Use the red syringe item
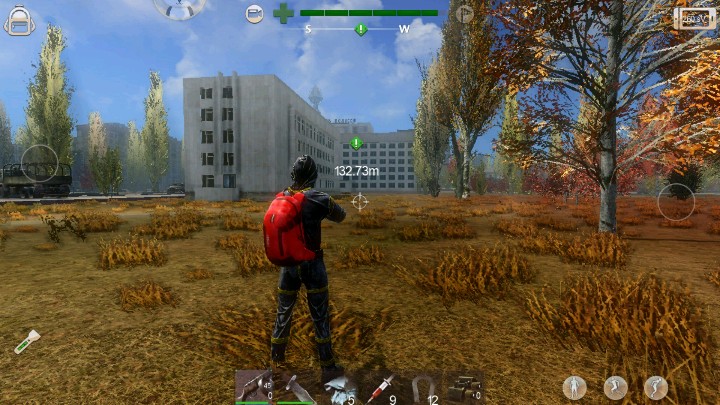The width and height of the screenshot is (720, 405). [380, 387]
